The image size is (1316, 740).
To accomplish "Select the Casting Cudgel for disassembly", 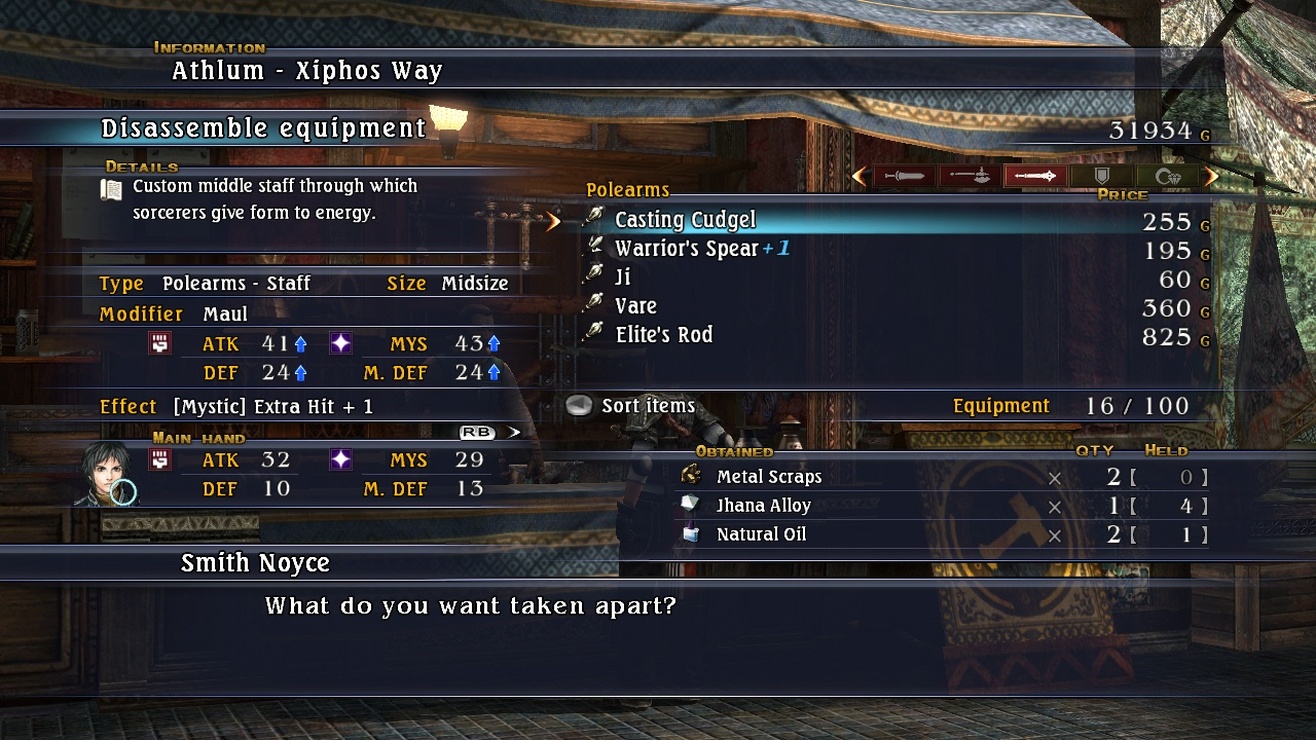I will (686, 220).
